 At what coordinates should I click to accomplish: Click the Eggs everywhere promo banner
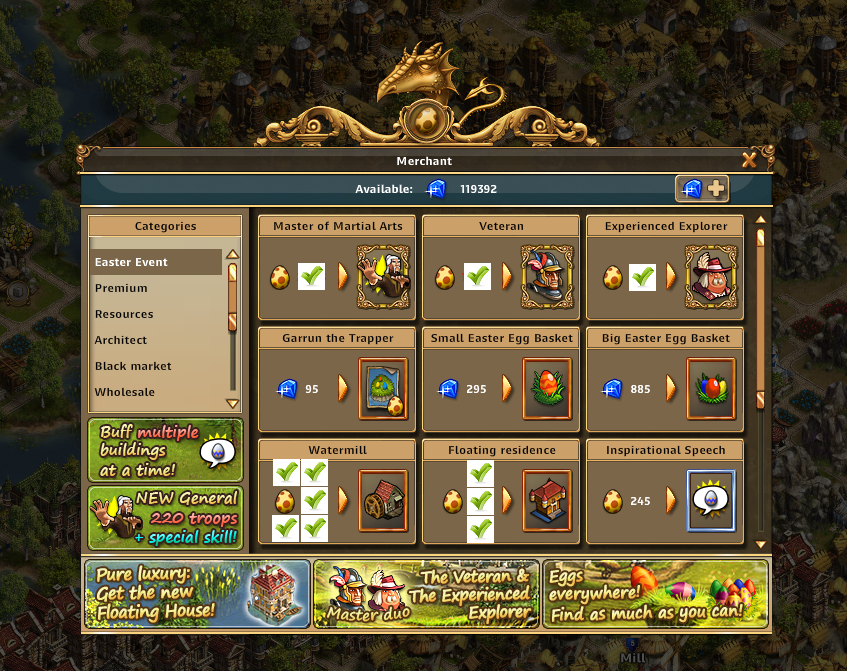(655, 593)
